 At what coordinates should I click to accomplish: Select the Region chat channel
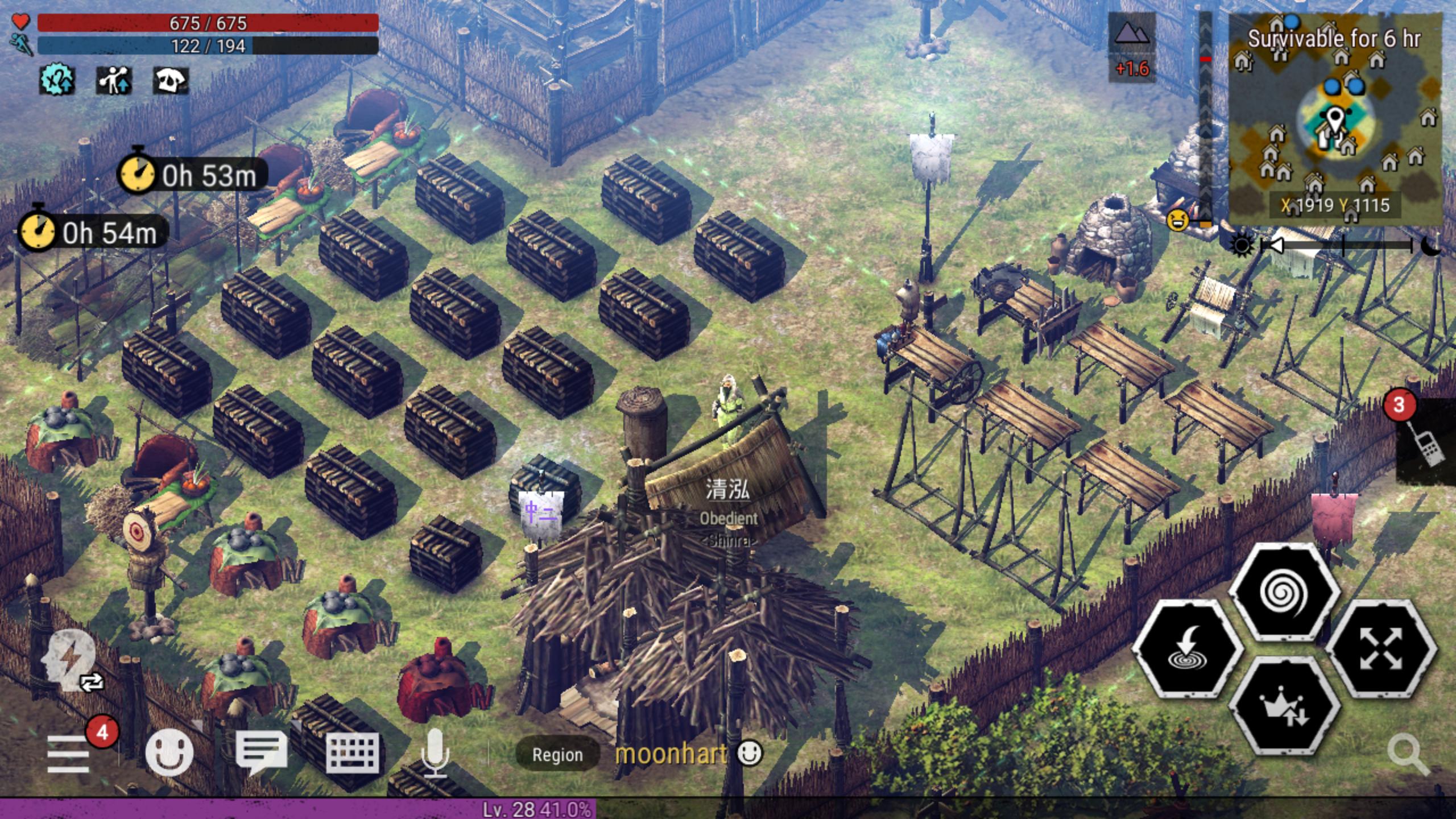point(557,755)
